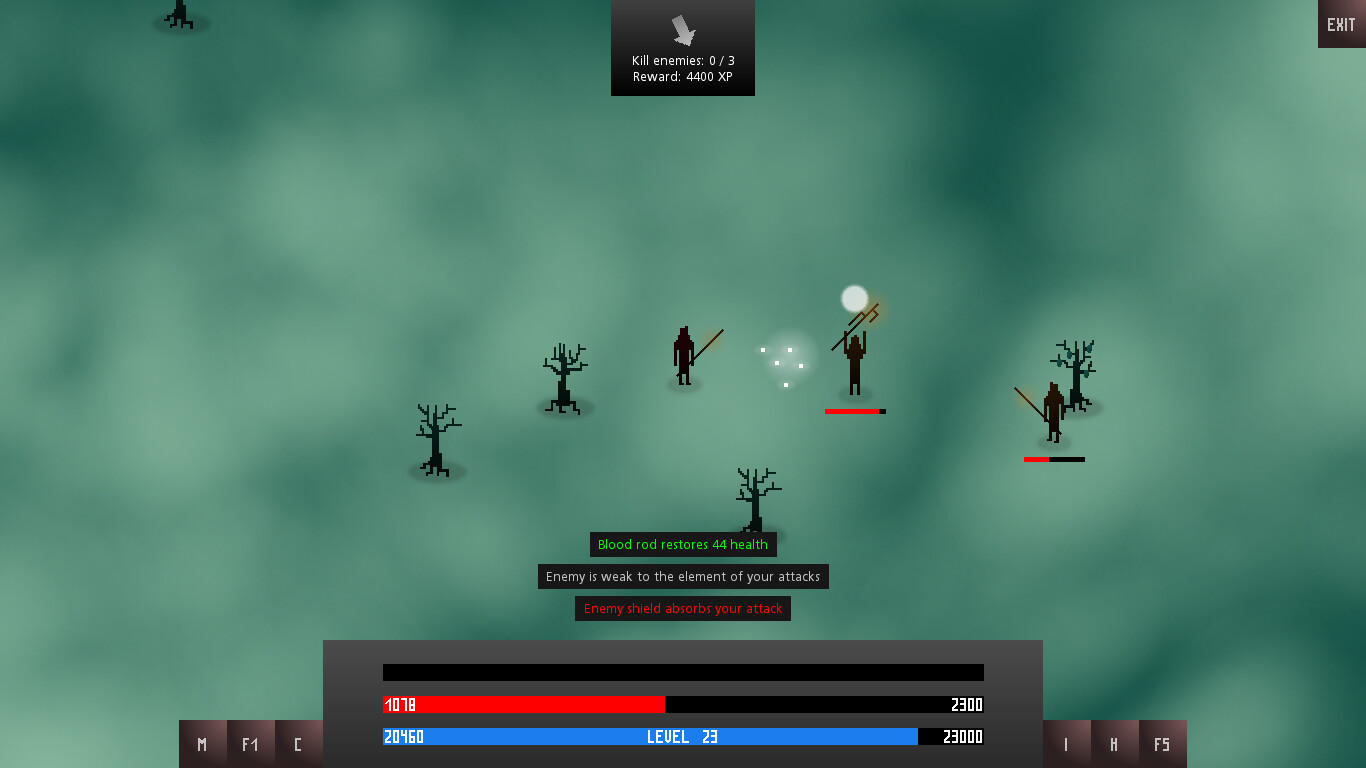This screenshot has width=1366, height=768.
Task: Click the 'Kill enemies: 0 / 3' quest text
Action: tap(683, 60)
